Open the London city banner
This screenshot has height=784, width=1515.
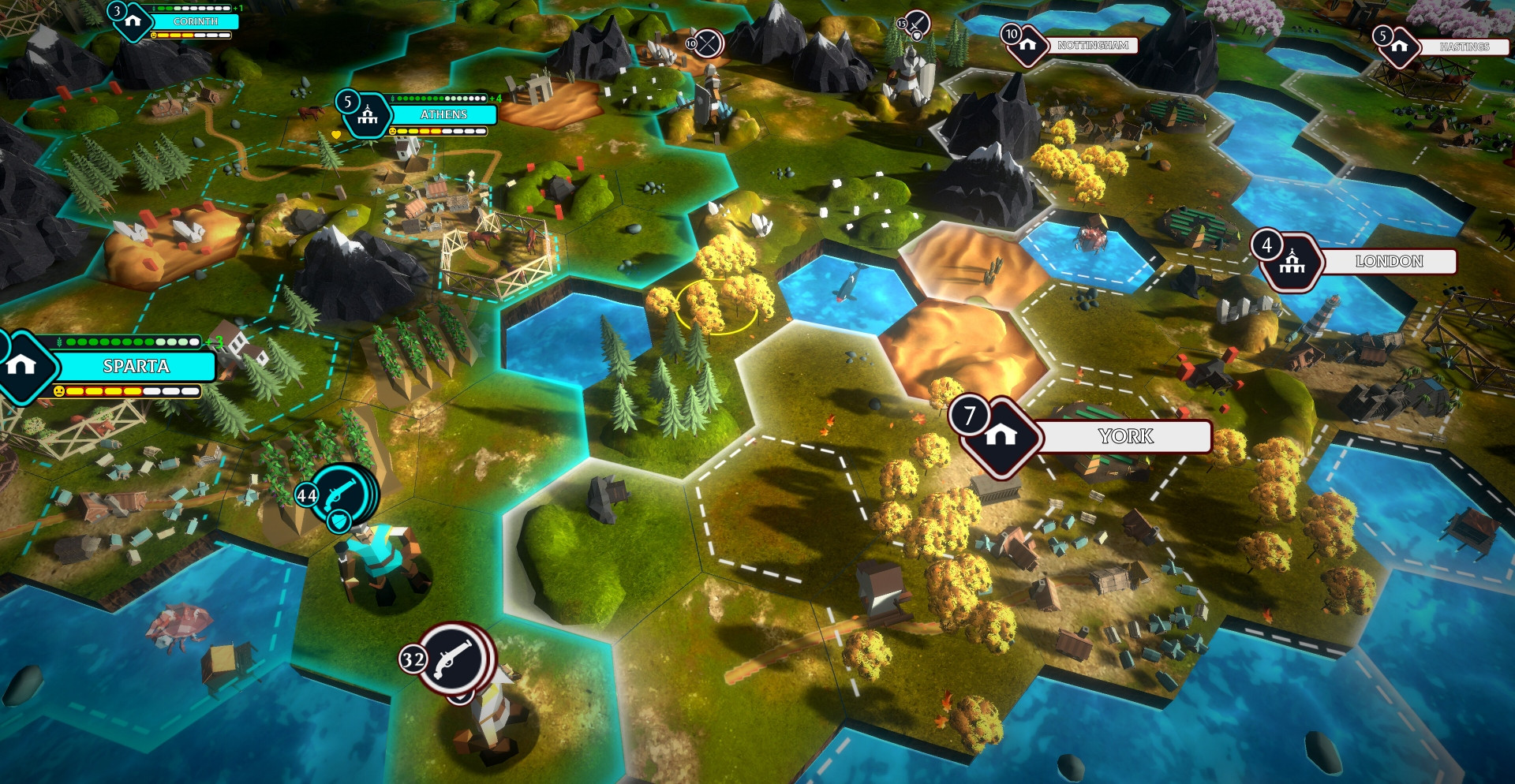(1388, 262)
